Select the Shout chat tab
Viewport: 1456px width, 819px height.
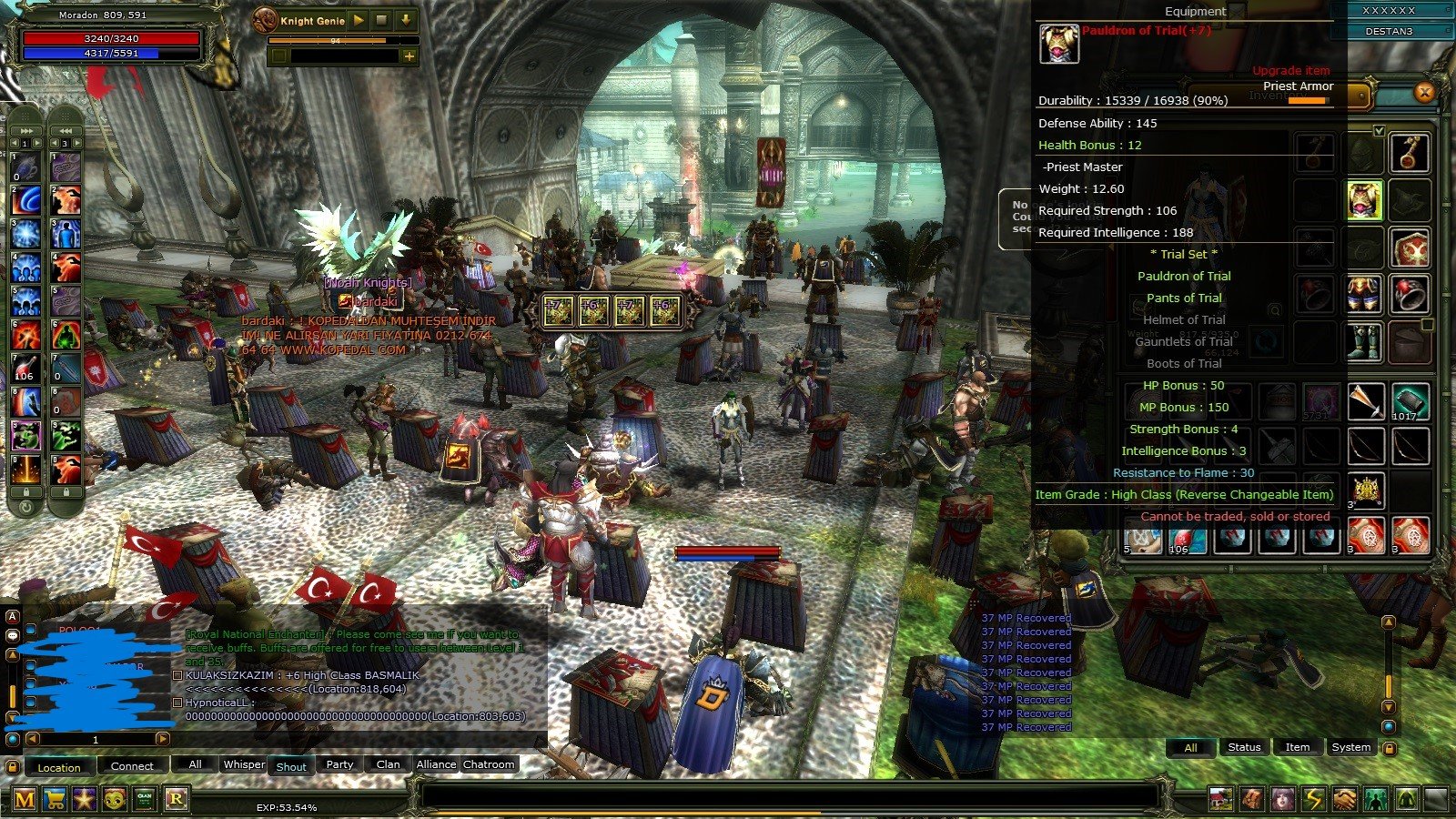click(x=291, y=766)
